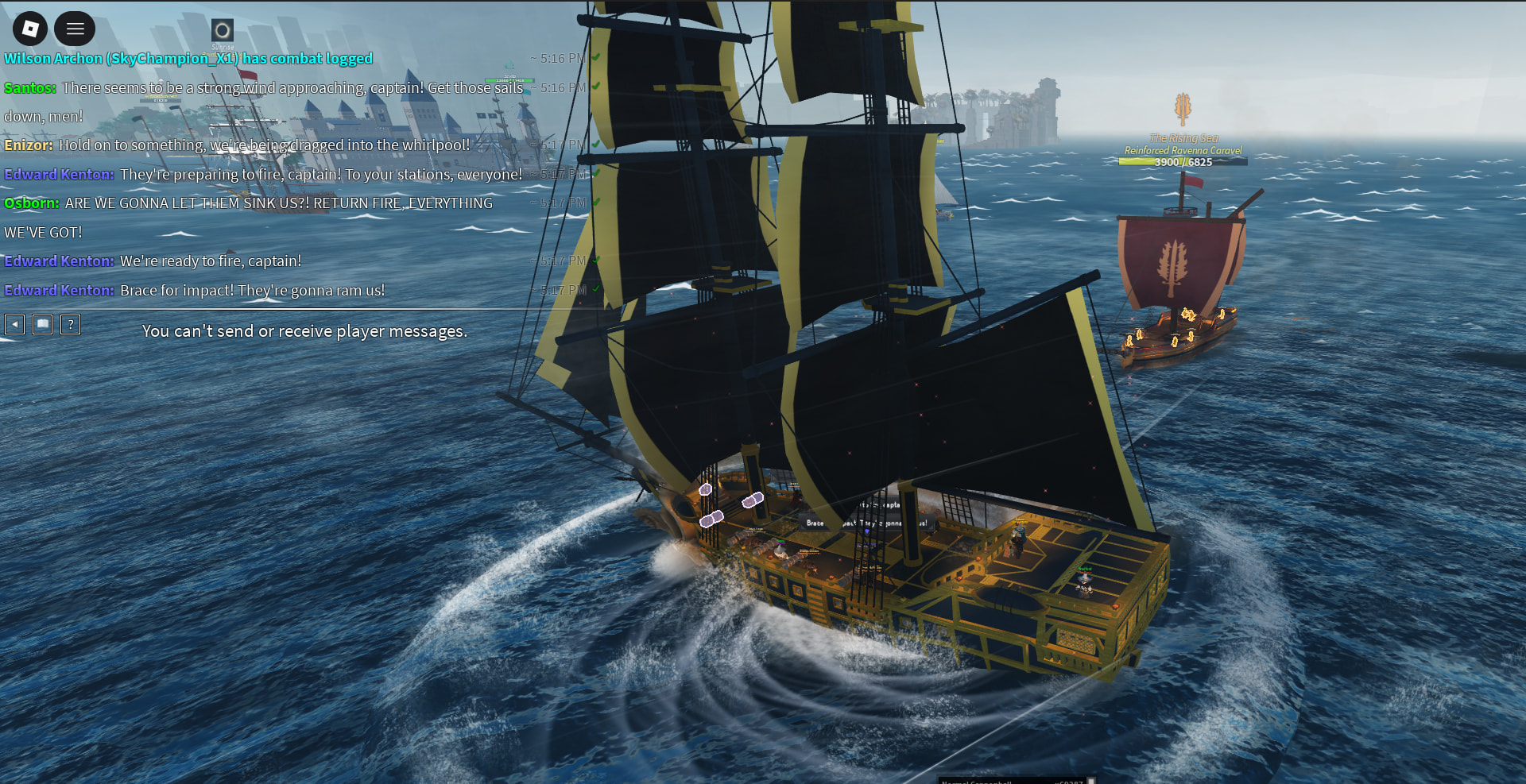This screenshot has width=1526, height=784.
Task: Open the hamburger chat menu button
Action: tap(75, 29)
